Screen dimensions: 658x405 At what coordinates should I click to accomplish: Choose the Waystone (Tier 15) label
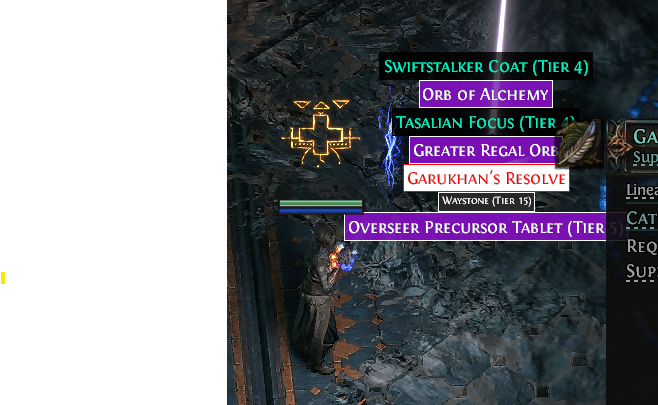point(486,202)
